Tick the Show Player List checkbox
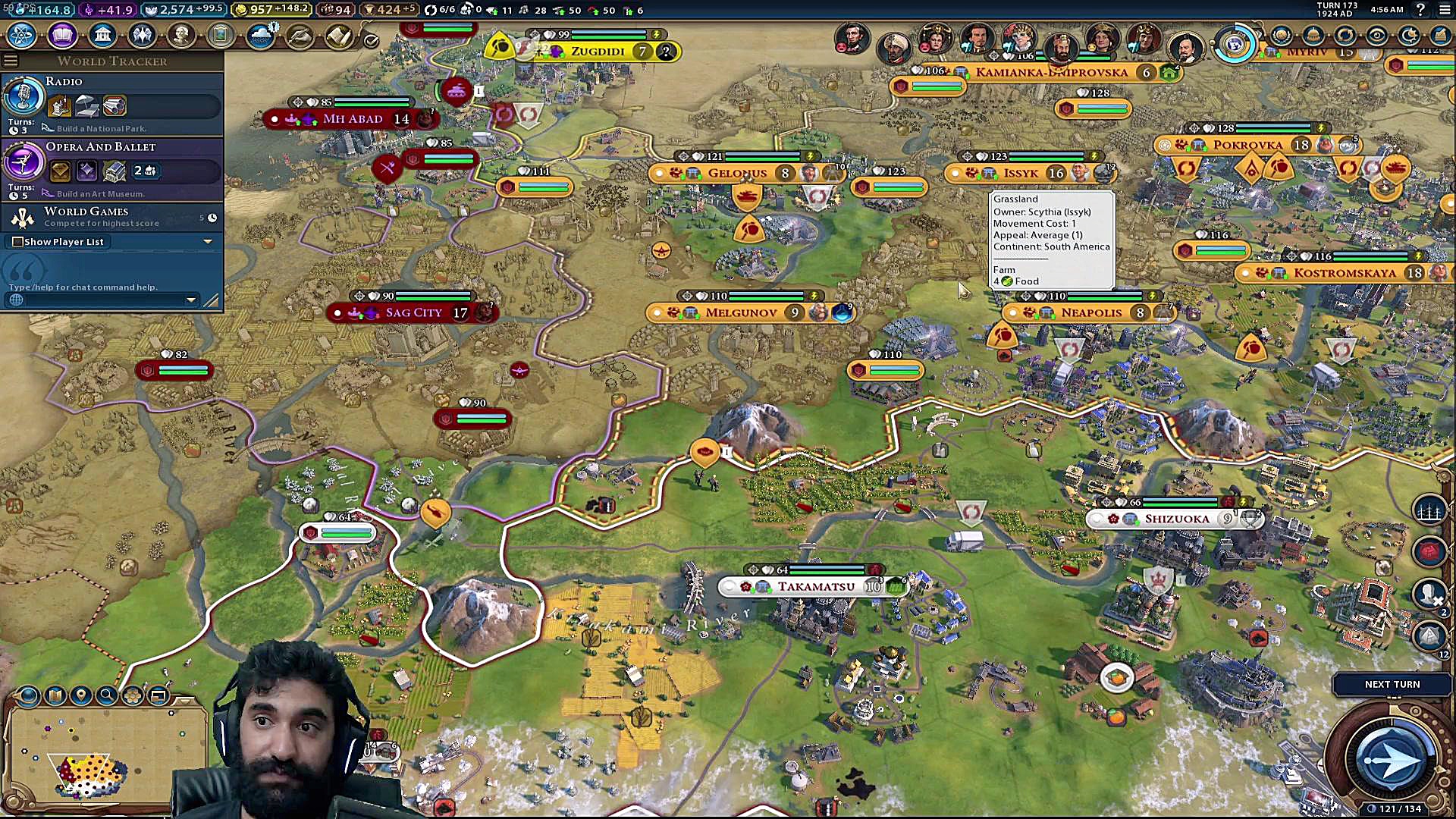The width and height of the screenshot is (1456, 819). (x=17, y=242)
